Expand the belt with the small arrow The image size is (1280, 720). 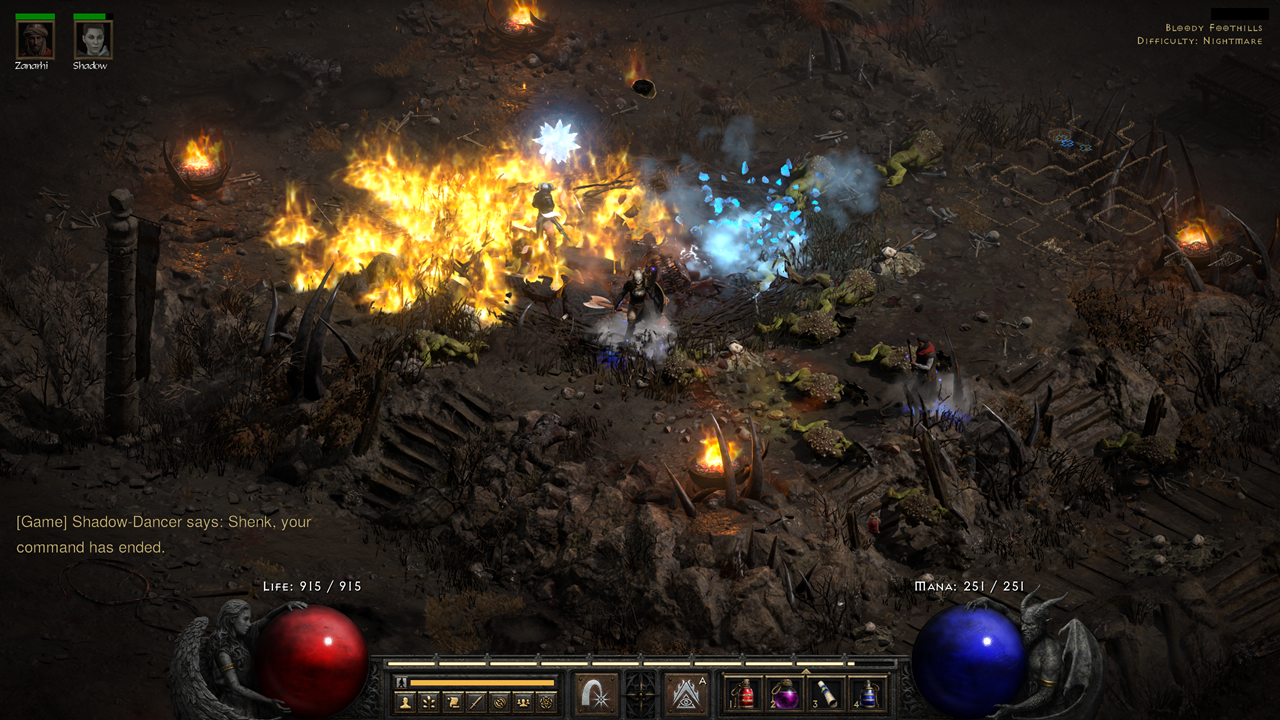(806, 670)
